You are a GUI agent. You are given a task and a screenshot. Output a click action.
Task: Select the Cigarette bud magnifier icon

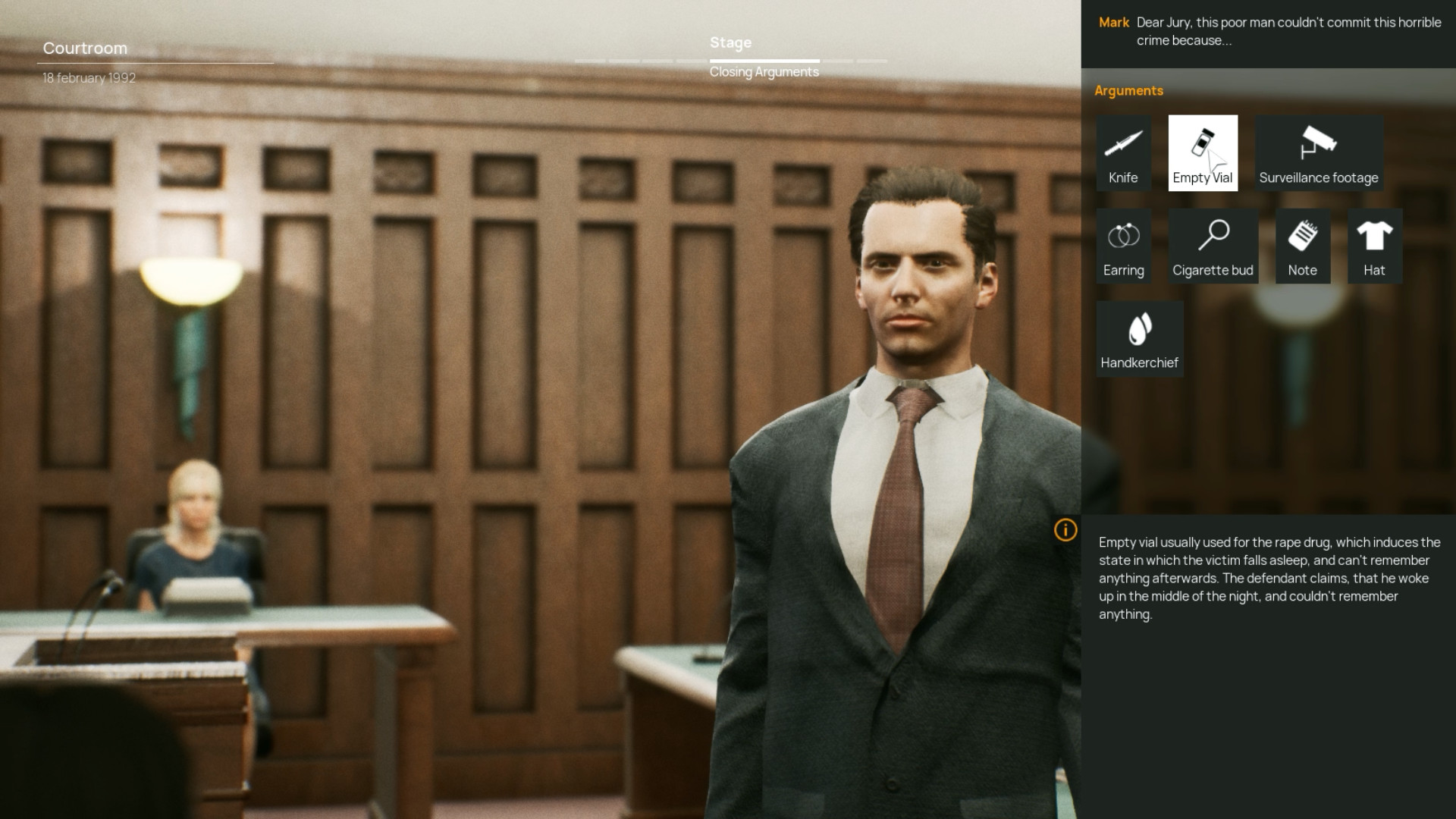[x=1213, y=246]
